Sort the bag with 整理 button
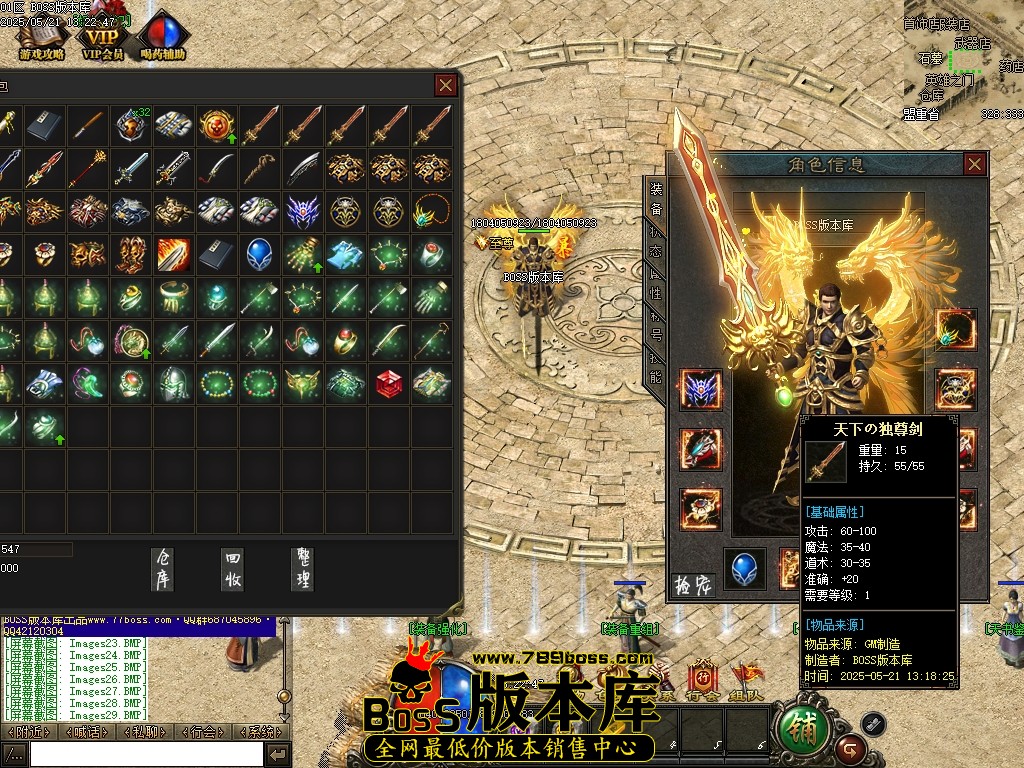The image size is (1024, 768). 303,568
